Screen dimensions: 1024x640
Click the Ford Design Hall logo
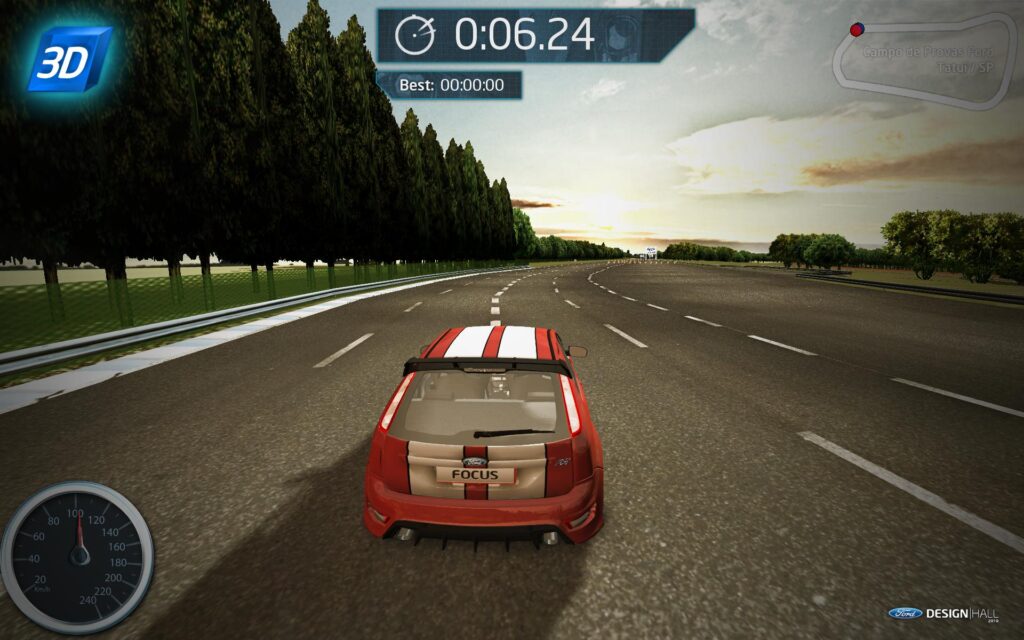(943, 612)
